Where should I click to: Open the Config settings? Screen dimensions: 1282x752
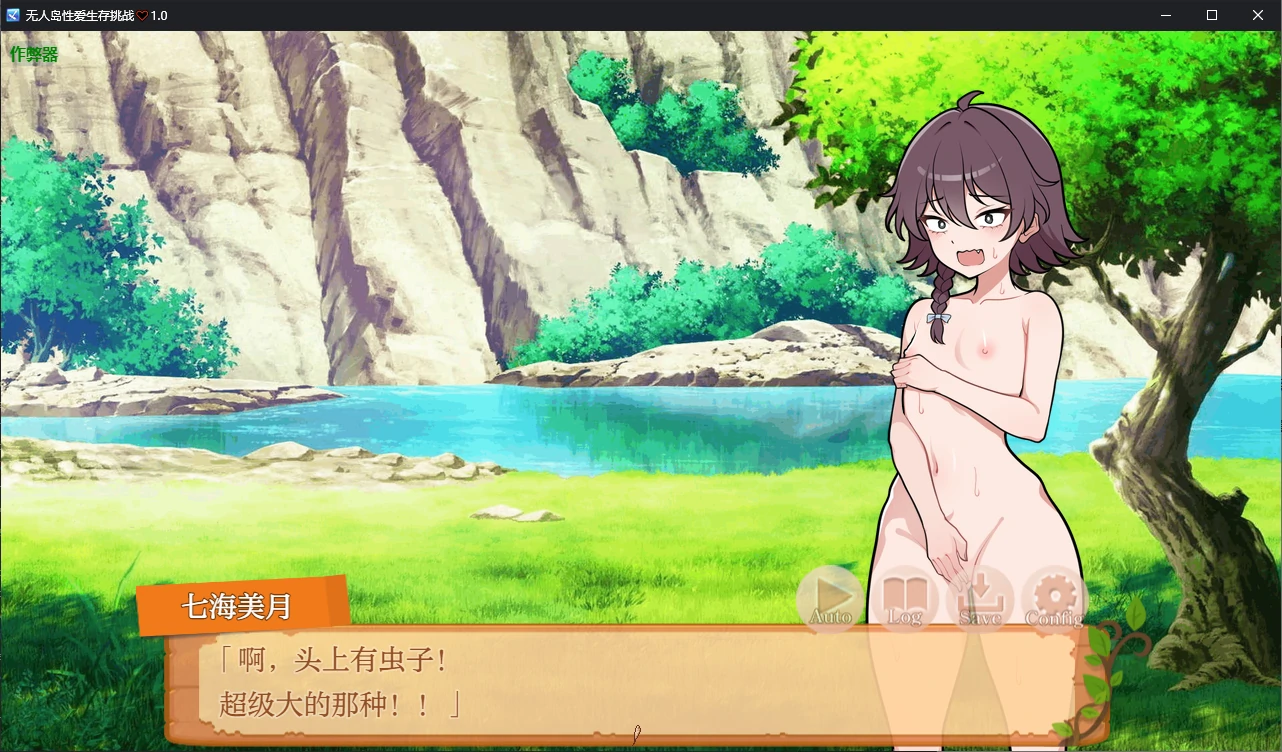tap(1054, 598)
